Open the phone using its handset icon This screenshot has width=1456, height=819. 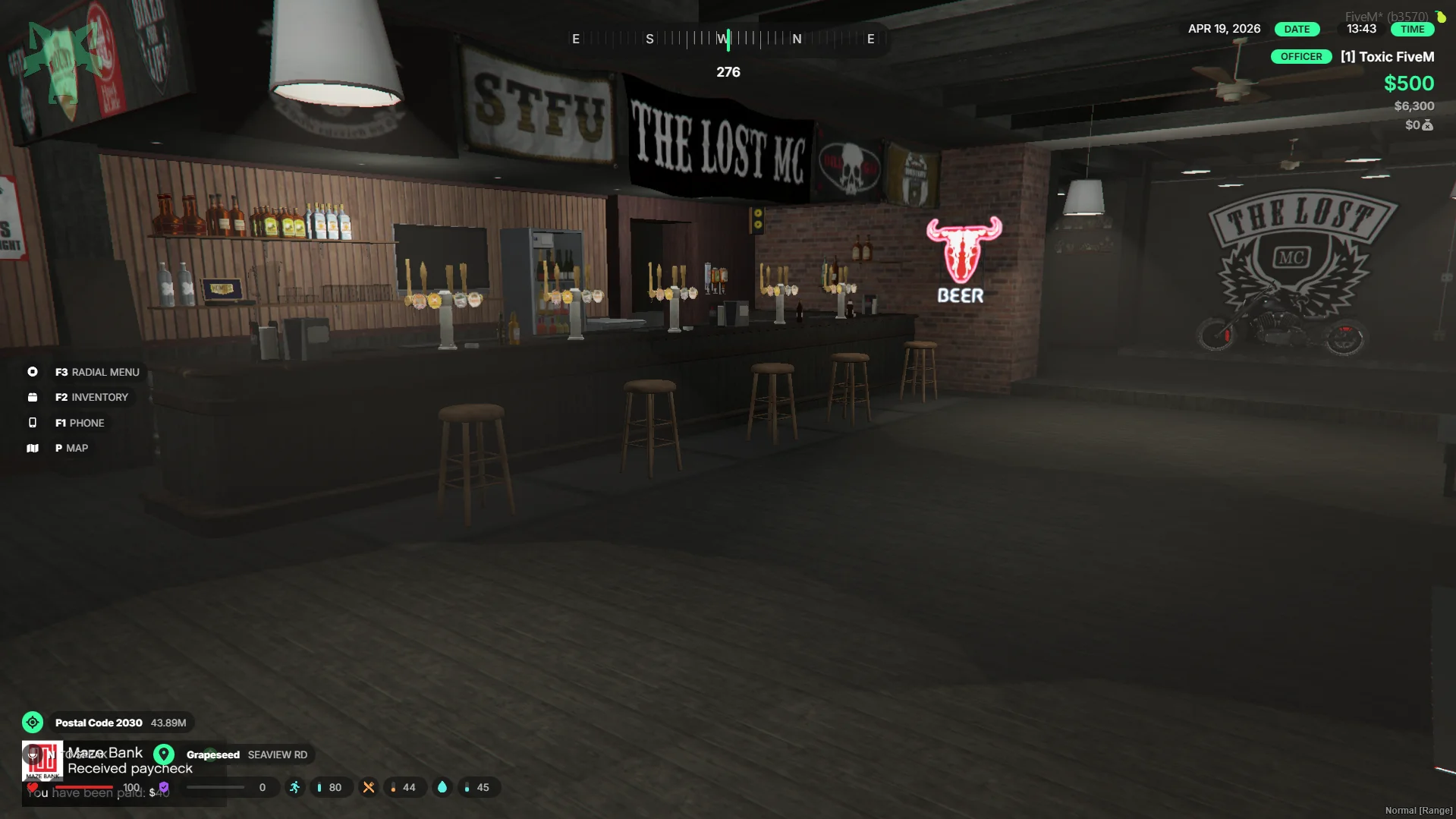tap(33, 423)
